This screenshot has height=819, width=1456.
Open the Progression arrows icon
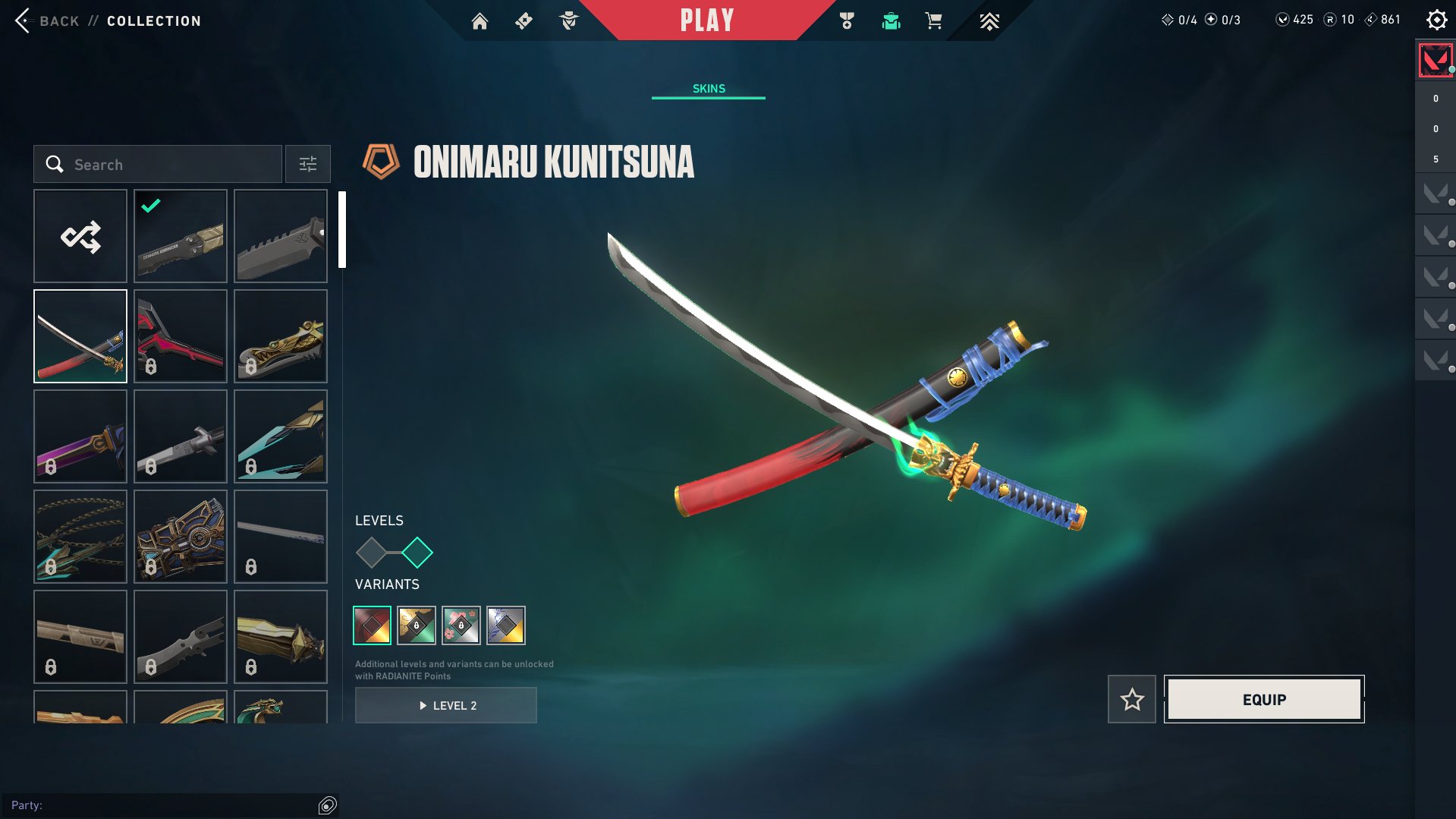point(989,20)
